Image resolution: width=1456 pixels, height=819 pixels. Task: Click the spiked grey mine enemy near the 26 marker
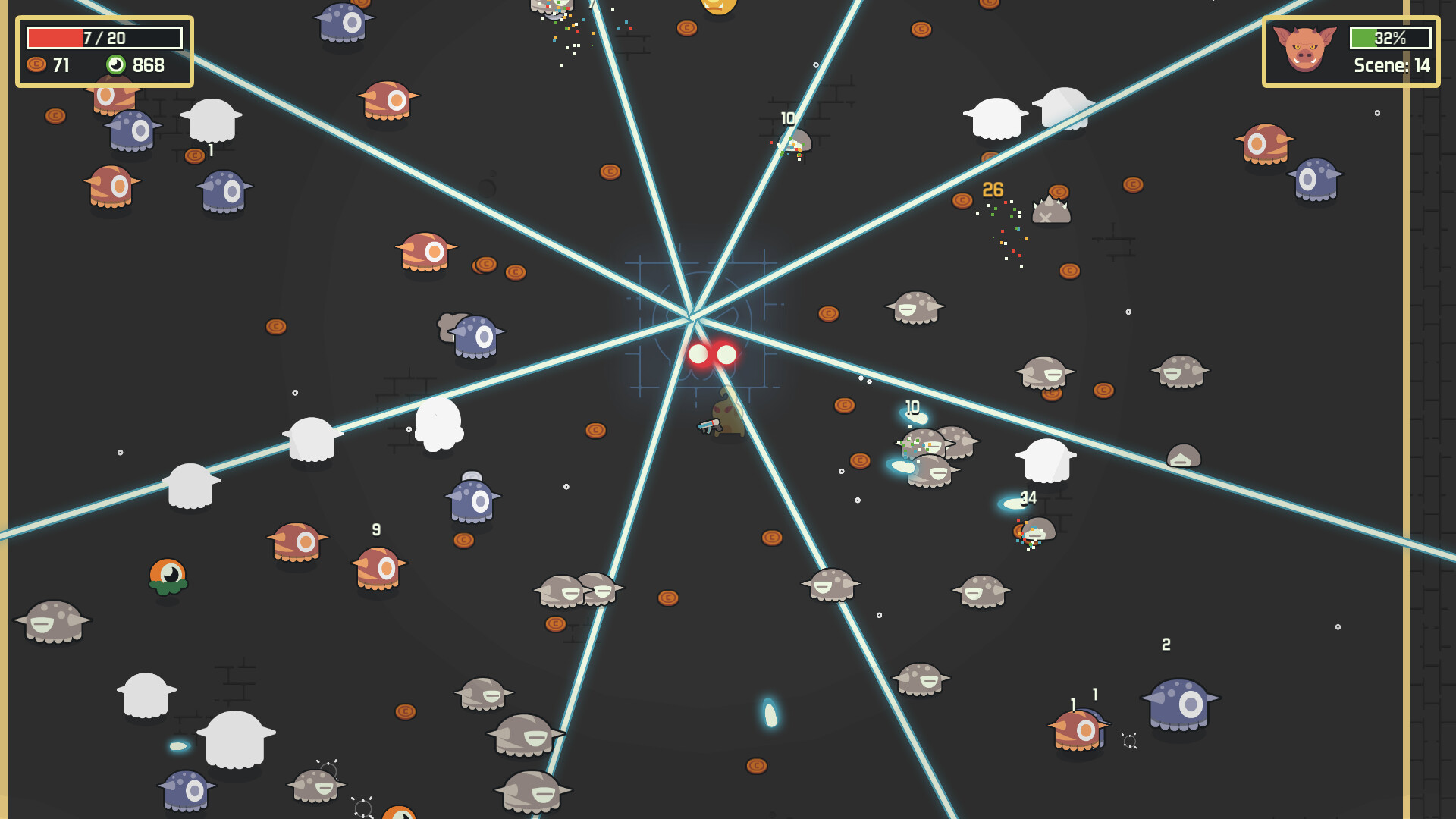[1051, 212]
